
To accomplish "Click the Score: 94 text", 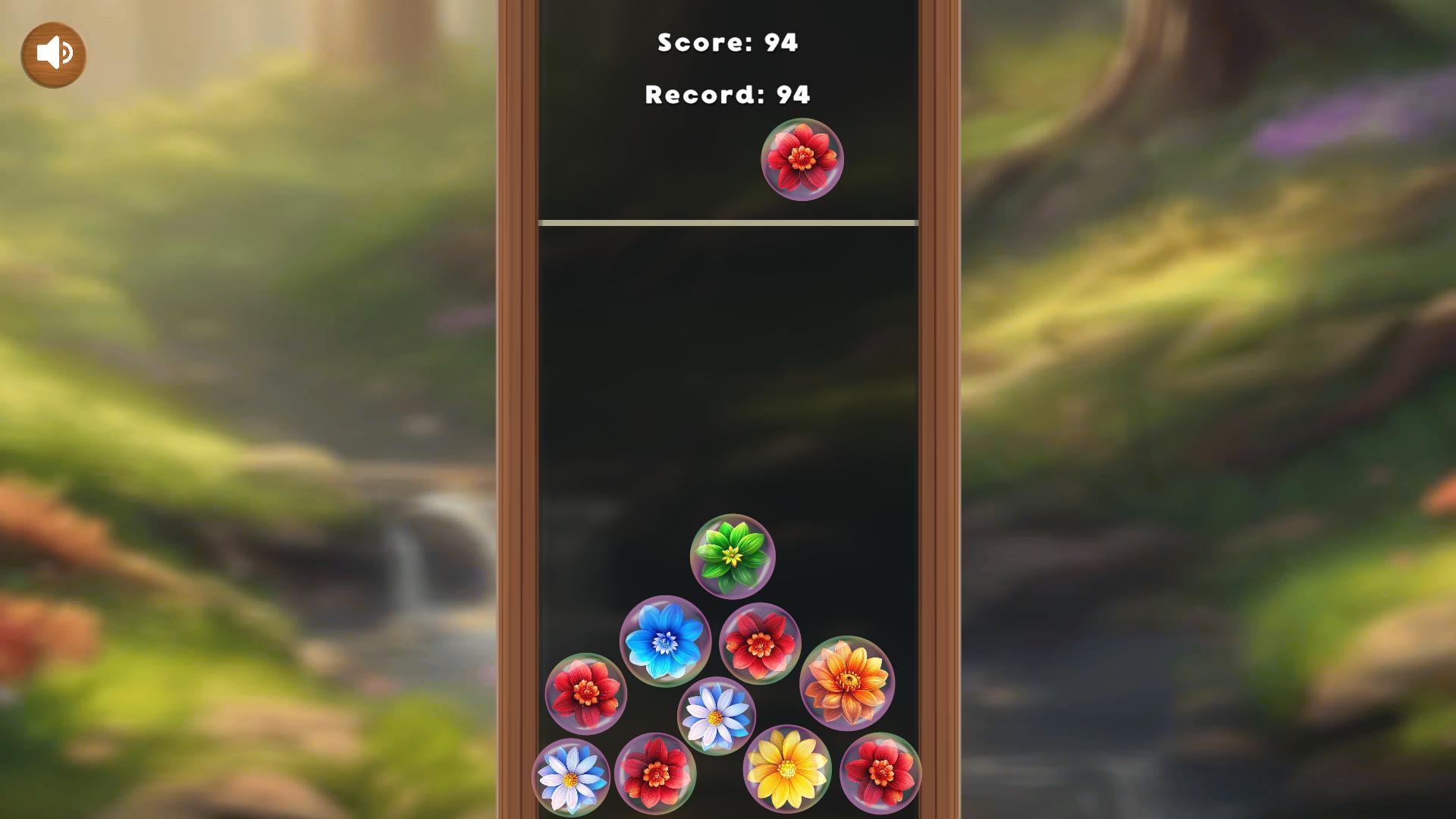I will [727, 43].
